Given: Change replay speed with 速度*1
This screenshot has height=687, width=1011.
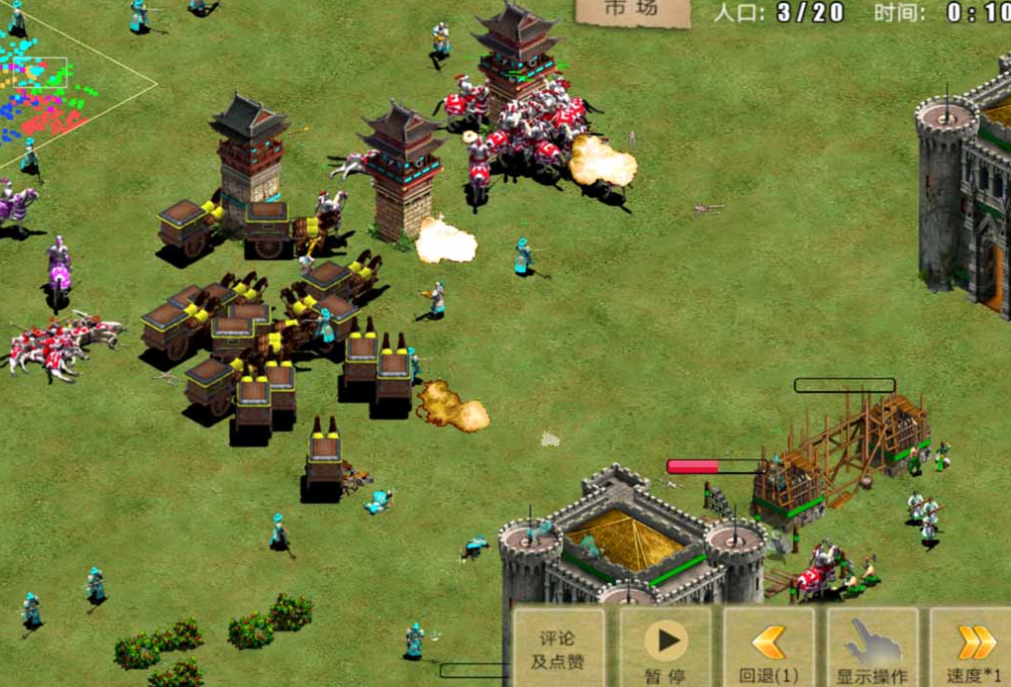Looking at the screenshot, I should tap(973, 648).
